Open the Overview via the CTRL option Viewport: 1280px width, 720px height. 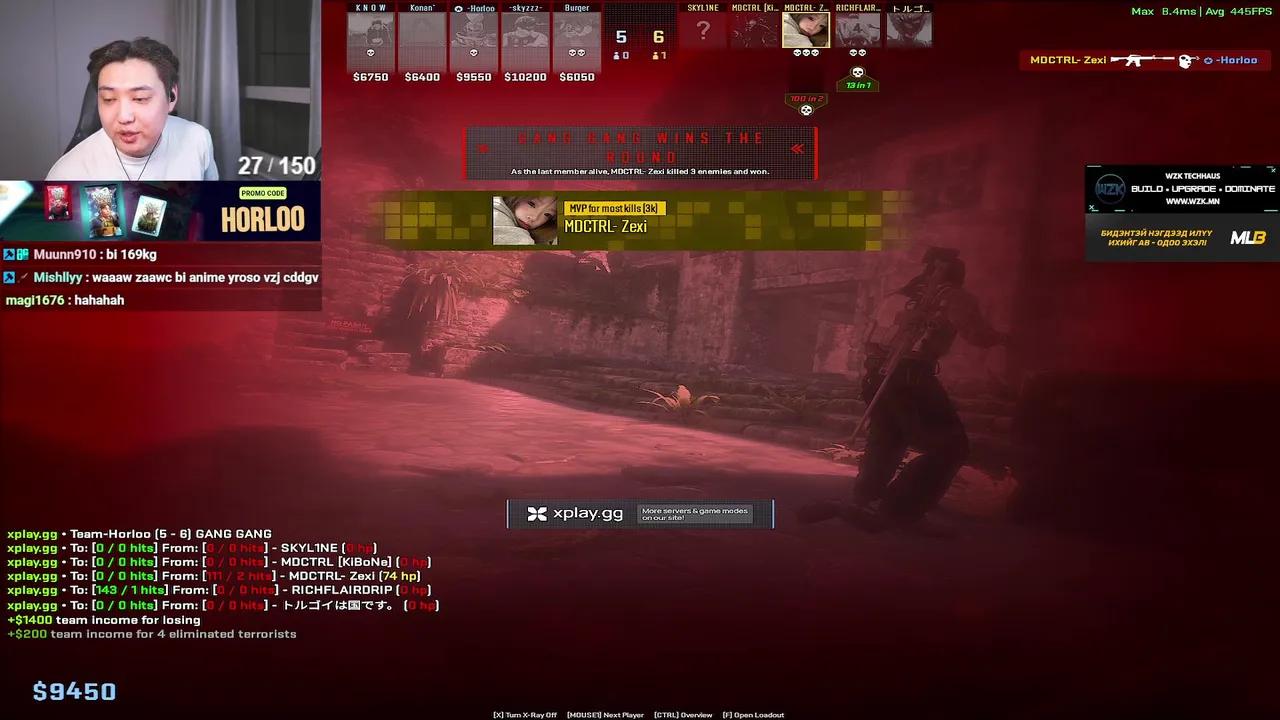(682, 714)
